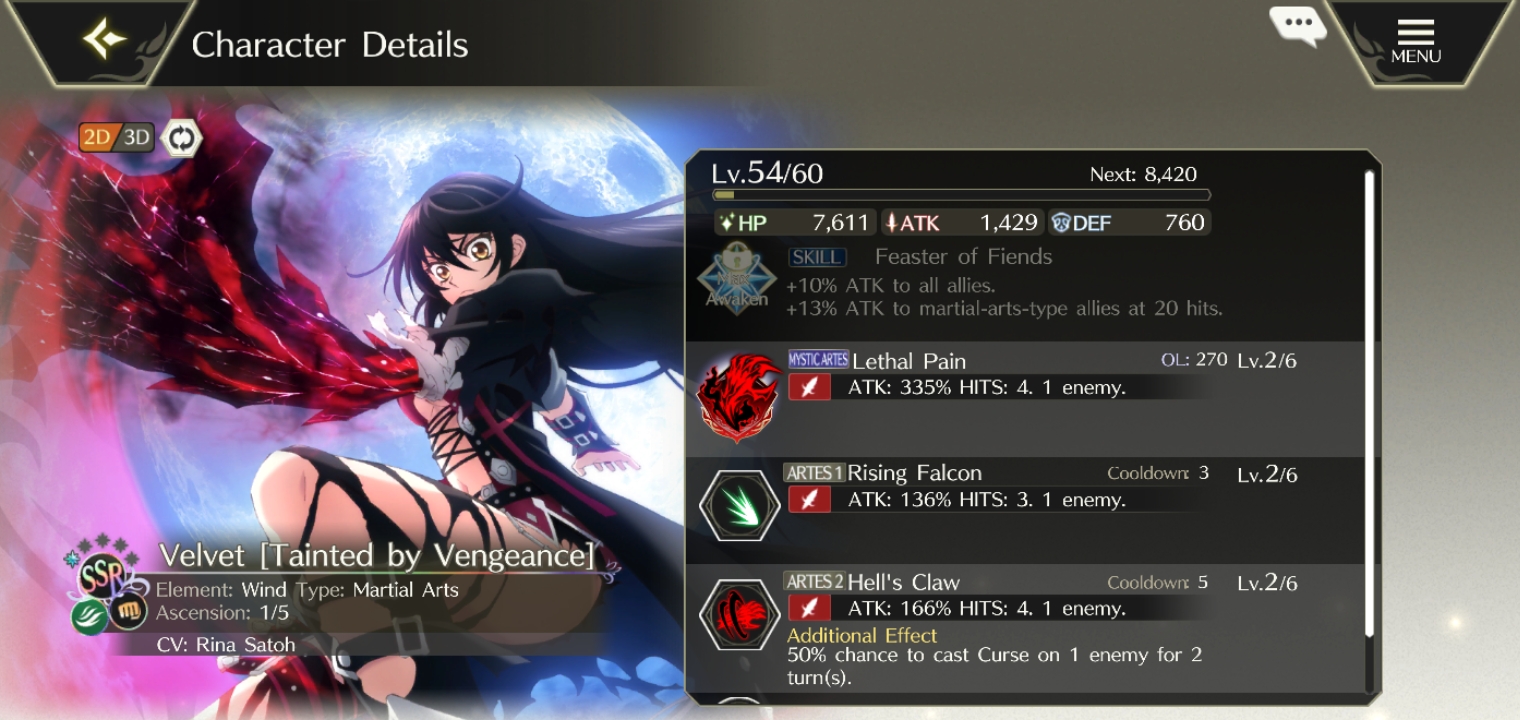Select the Rising Falcon artes icon
Image resolution: width=1520 pixels, height=720 pixels.
(x=739, y=505)
